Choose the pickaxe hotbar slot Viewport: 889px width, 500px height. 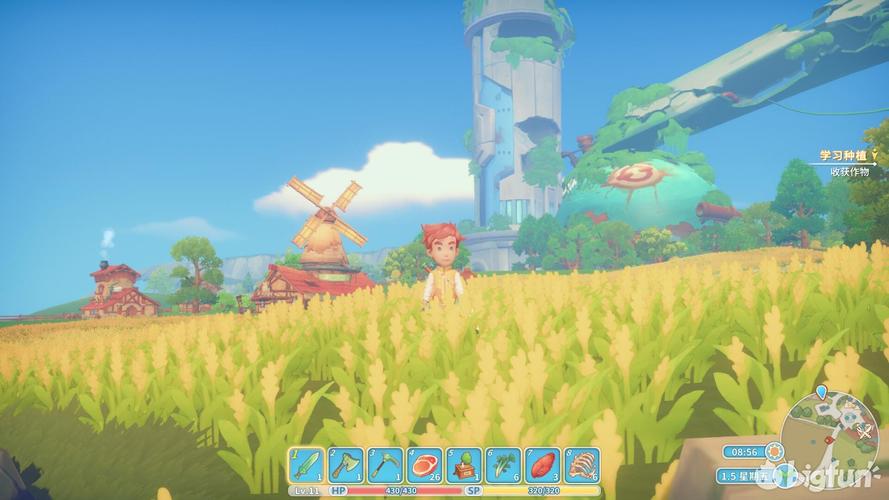[x=385, y=464]
